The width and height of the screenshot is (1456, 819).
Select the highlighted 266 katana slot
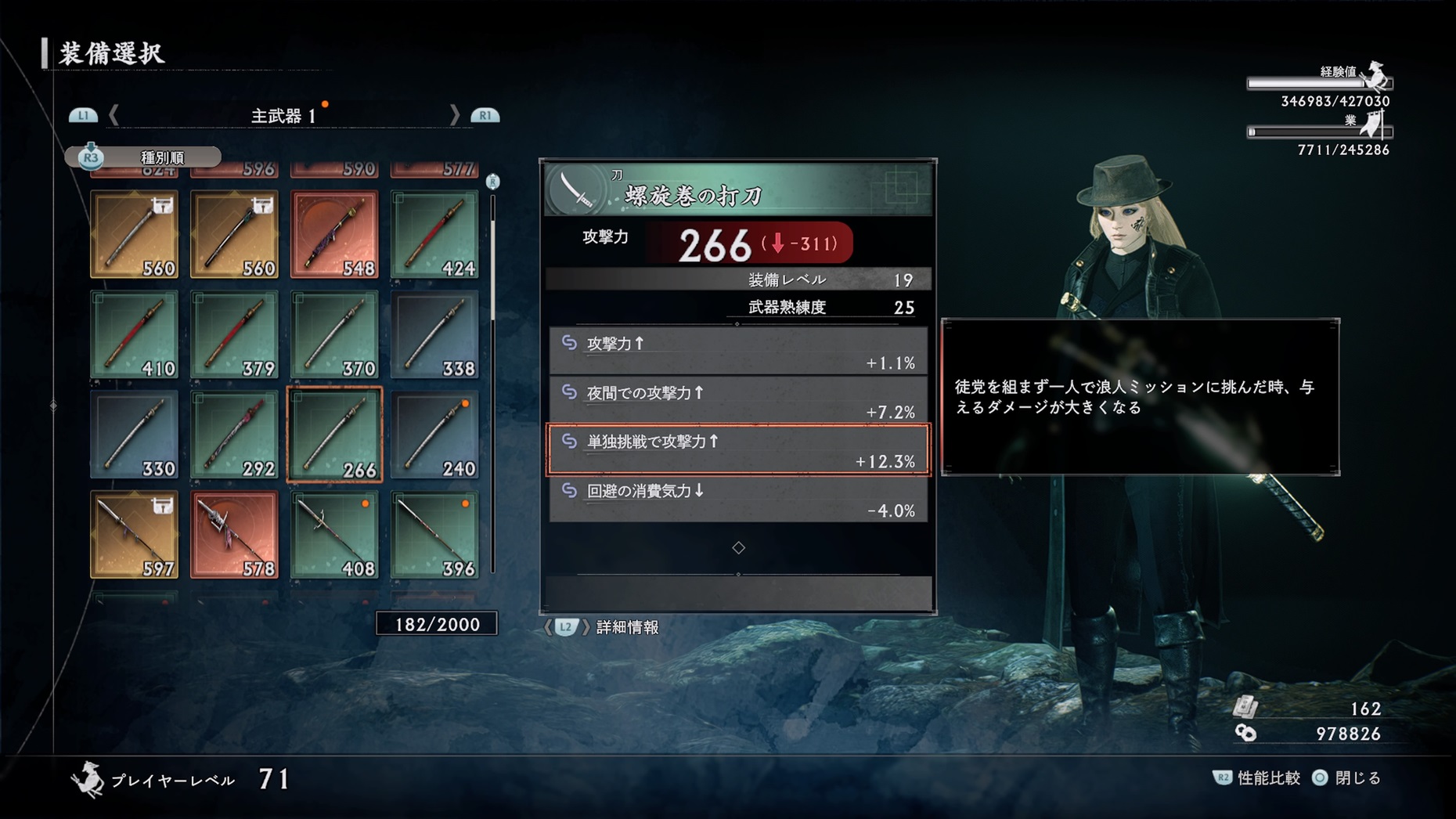(x=334, y=435)
